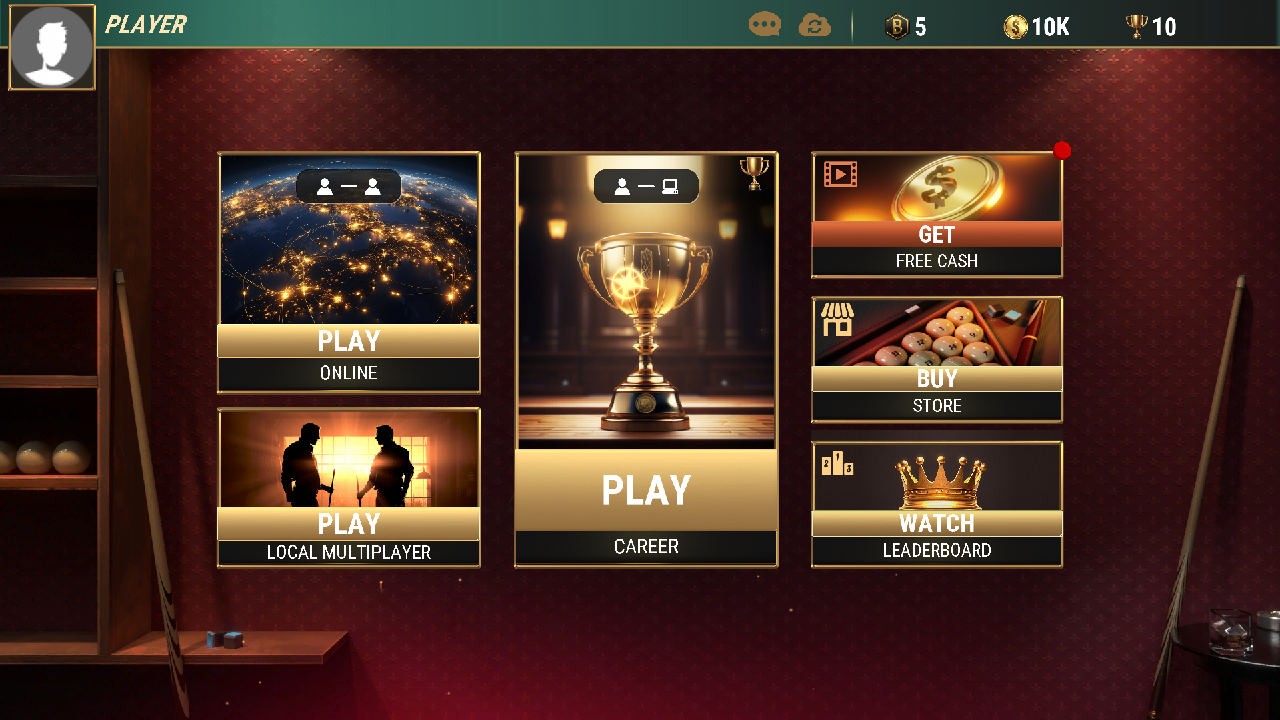The image size is (1280, 720).
Task: Open the chat messages icon
Action: click(764, 25)
